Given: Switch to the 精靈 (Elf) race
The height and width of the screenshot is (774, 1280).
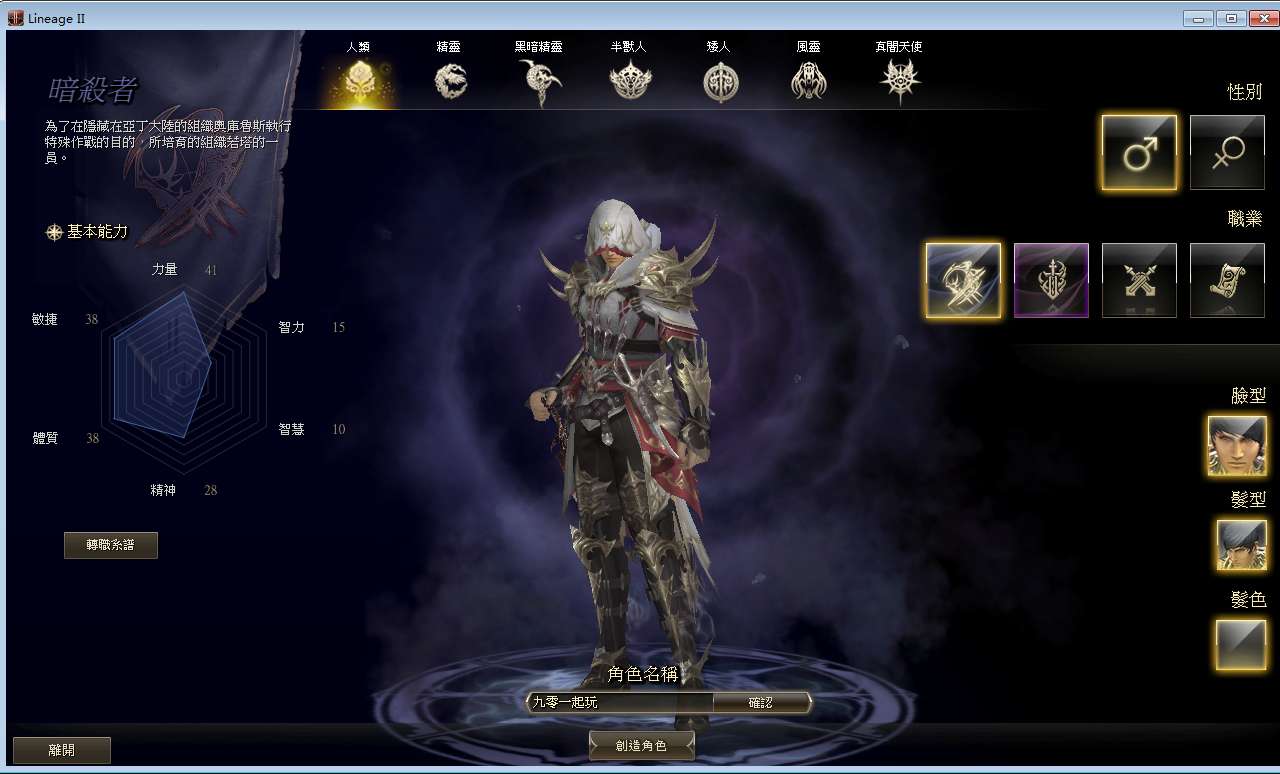Looking at the screenshot, I should 450,79.
